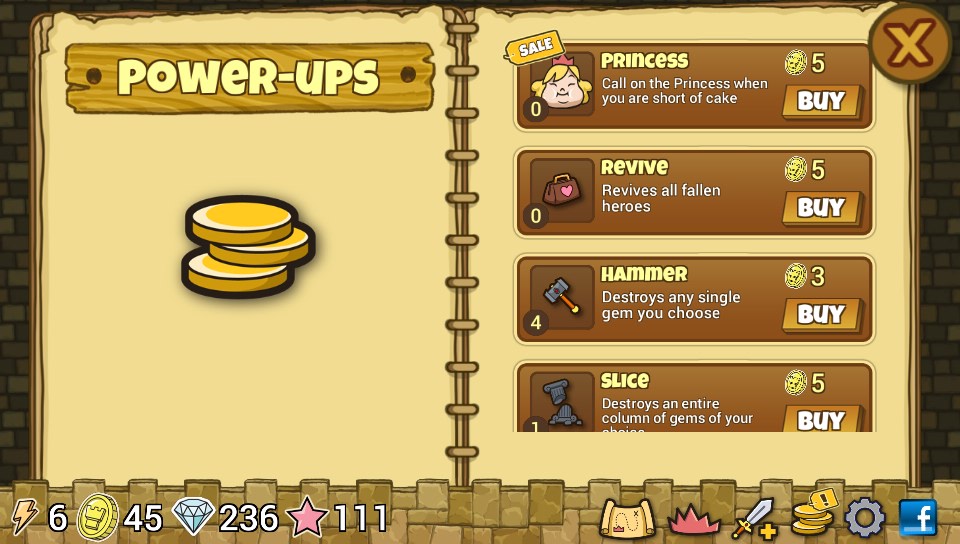Select the Hammer item icon
Screen dimensions: 960x544
click(x=561, y=296)
